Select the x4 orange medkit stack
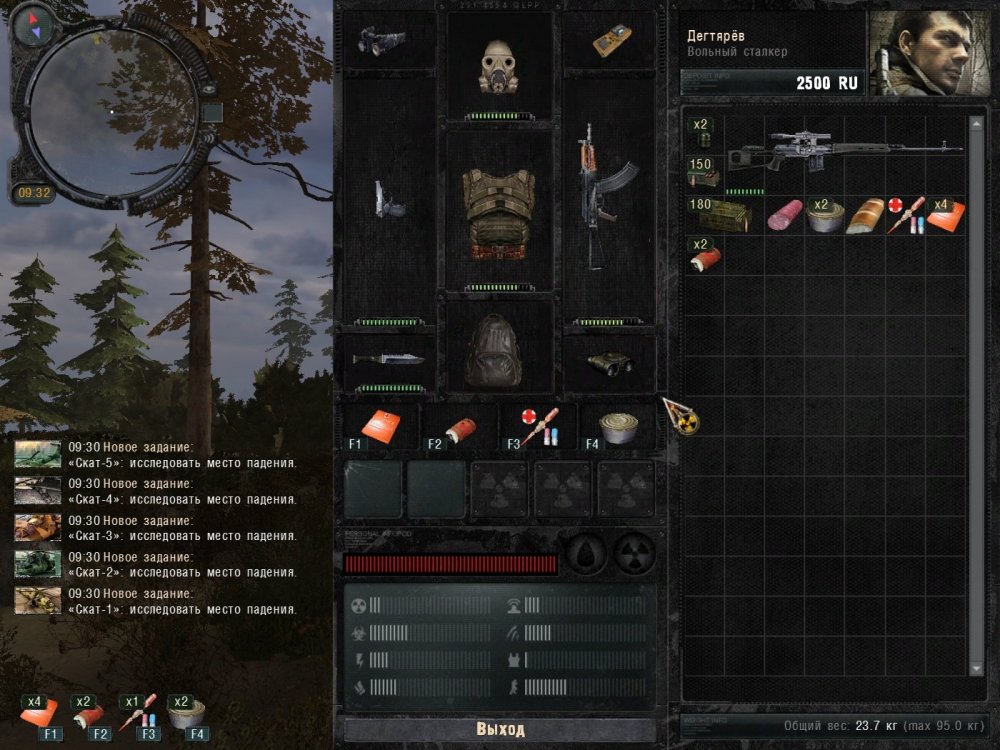Screen dimensions: 1000x750 [x=946, y=215]
